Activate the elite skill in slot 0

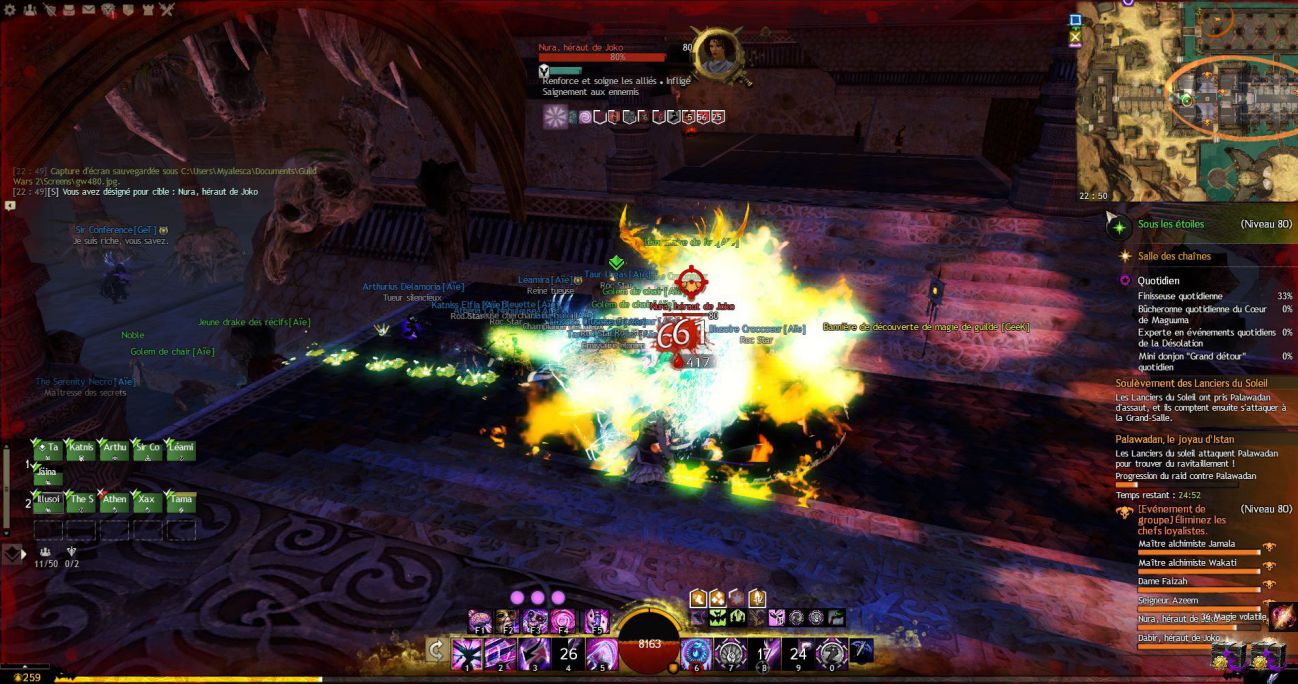(832, 655)
